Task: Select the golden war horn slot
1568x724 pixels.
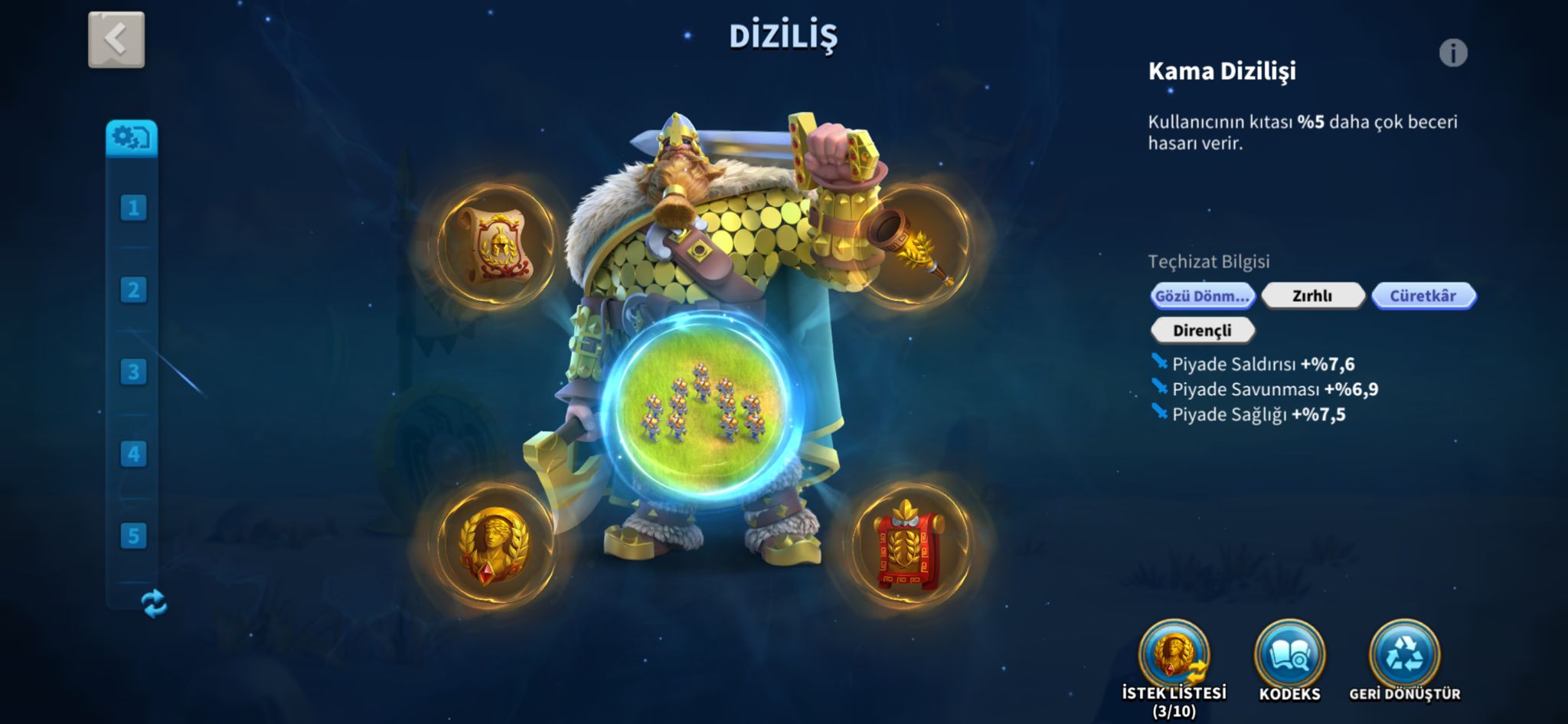Action: click(x=911, y=244)
